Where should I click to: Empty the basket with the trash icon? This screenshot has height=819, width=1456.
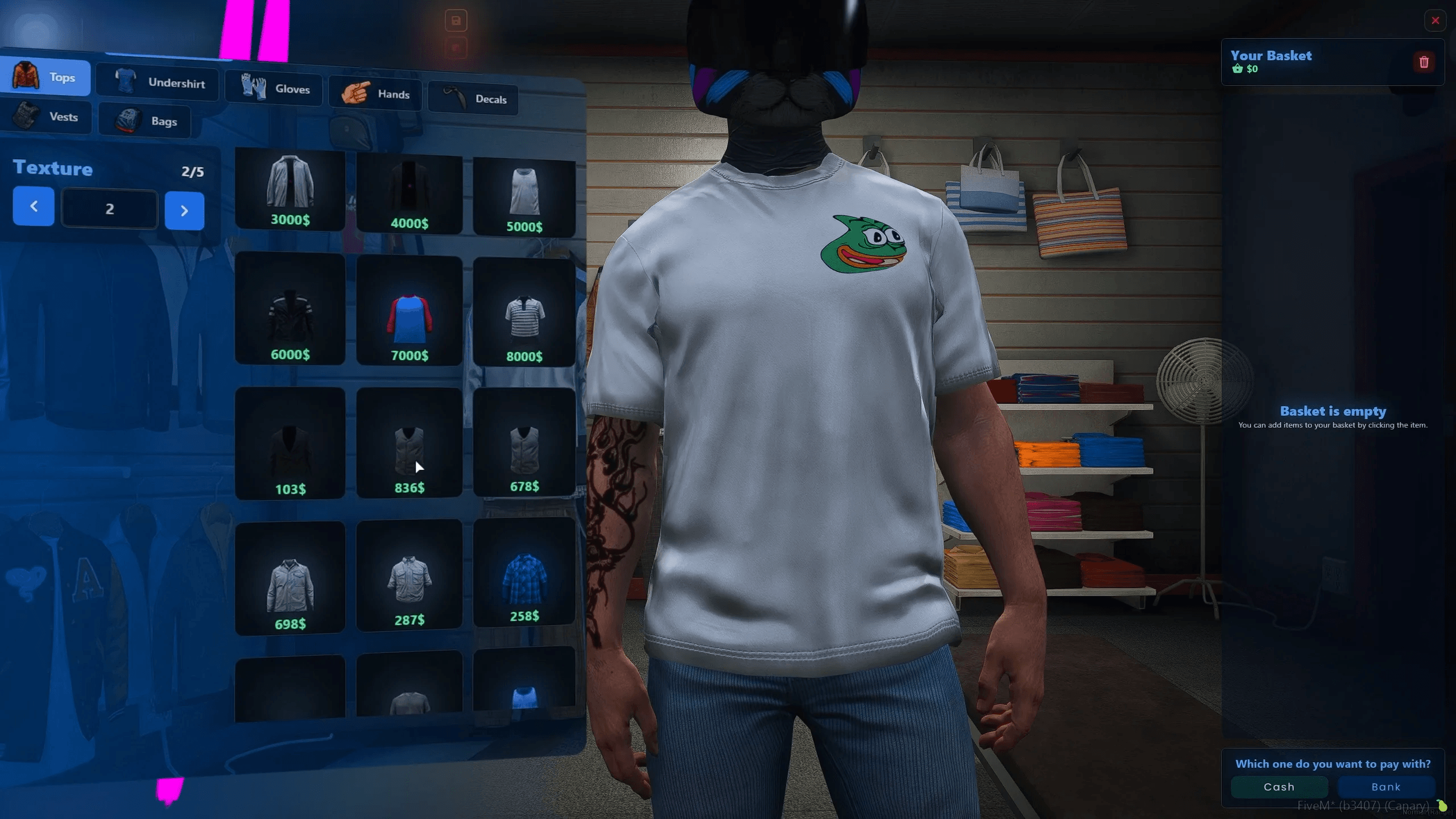1424,63
